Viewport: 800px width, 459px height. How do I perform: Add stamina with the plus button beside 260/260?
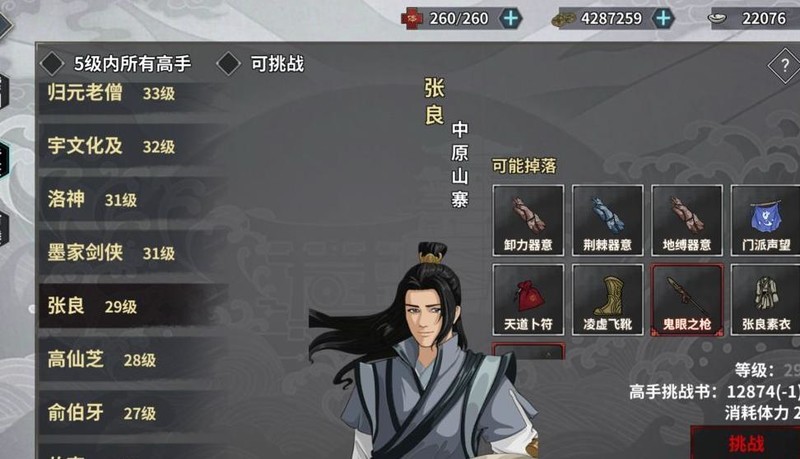(510, 18)
